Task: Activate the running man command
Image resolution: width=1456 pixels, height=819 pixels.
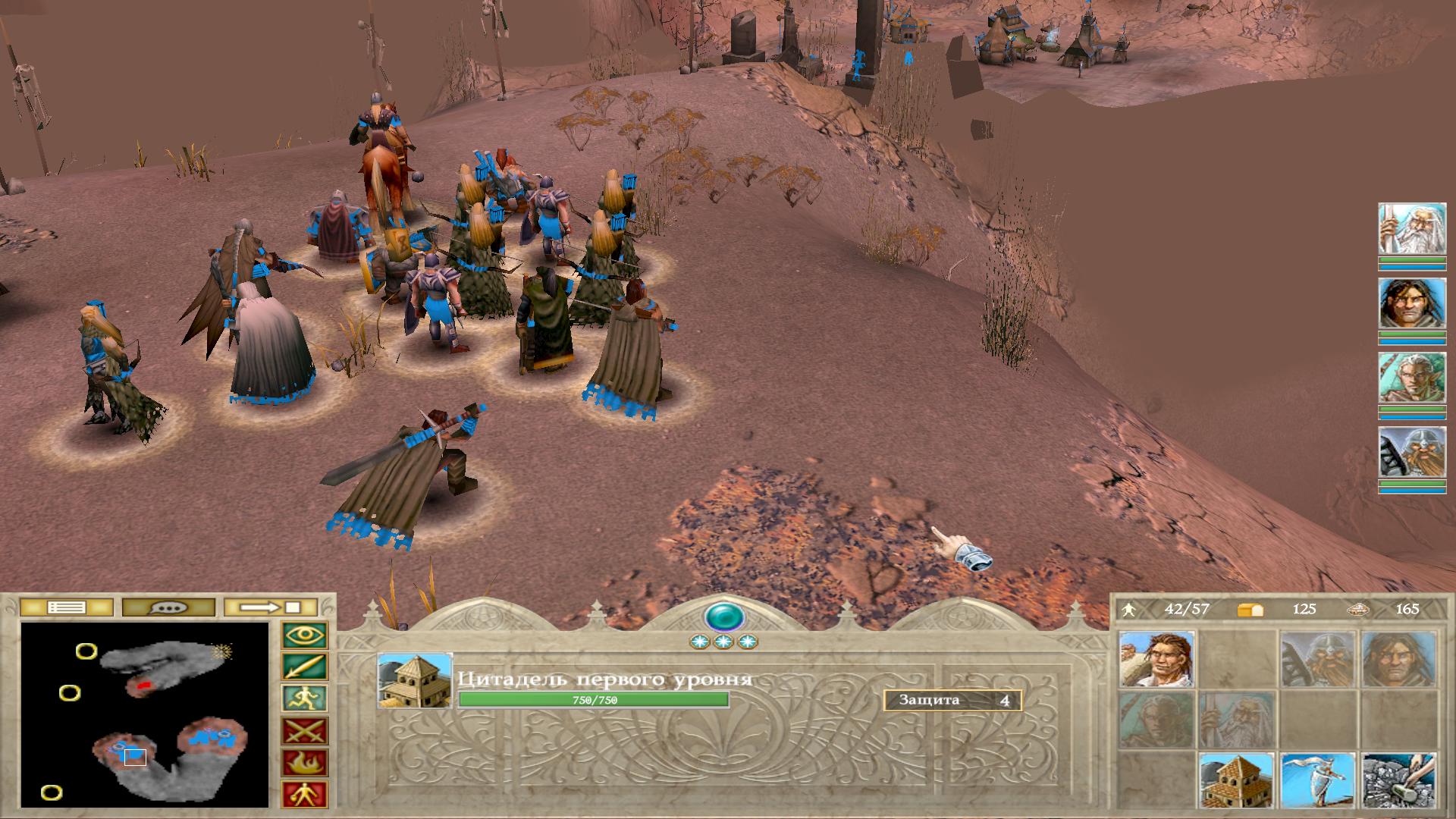Action: pos(304,699)
